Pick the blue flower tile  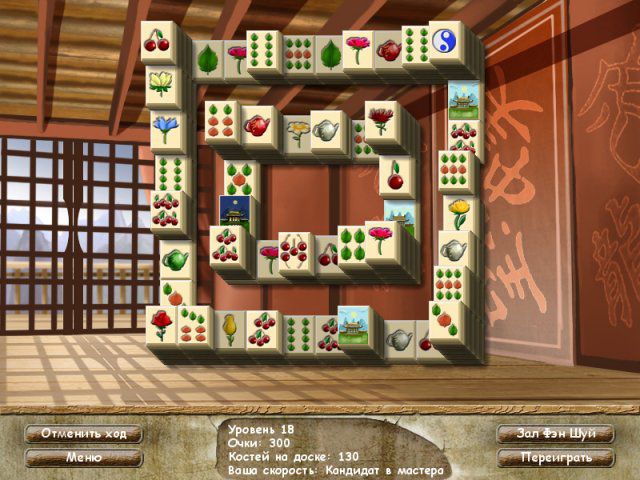point(166,127)
